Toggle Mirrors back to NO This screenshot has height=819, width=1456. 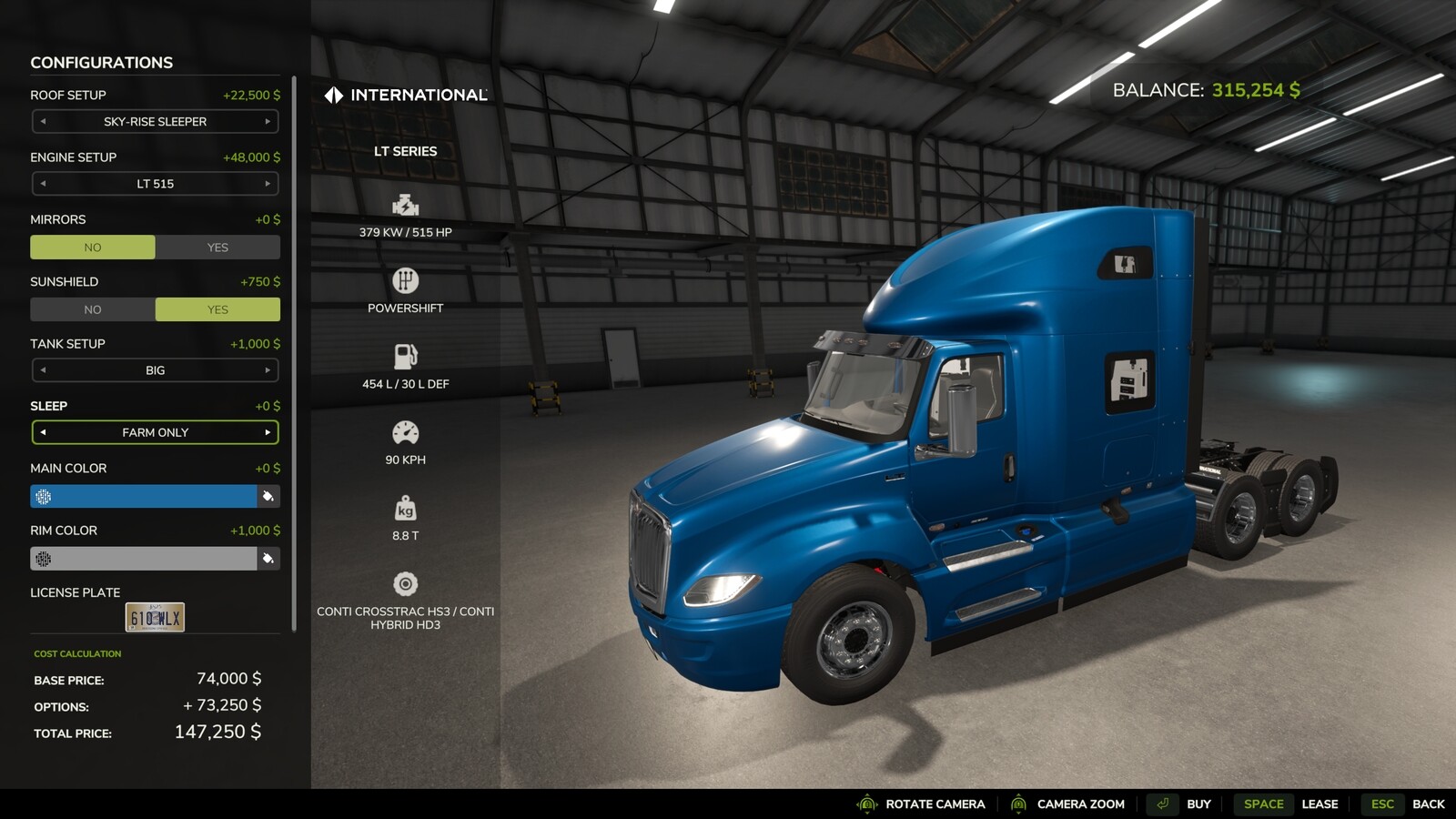tap(92, 247)
